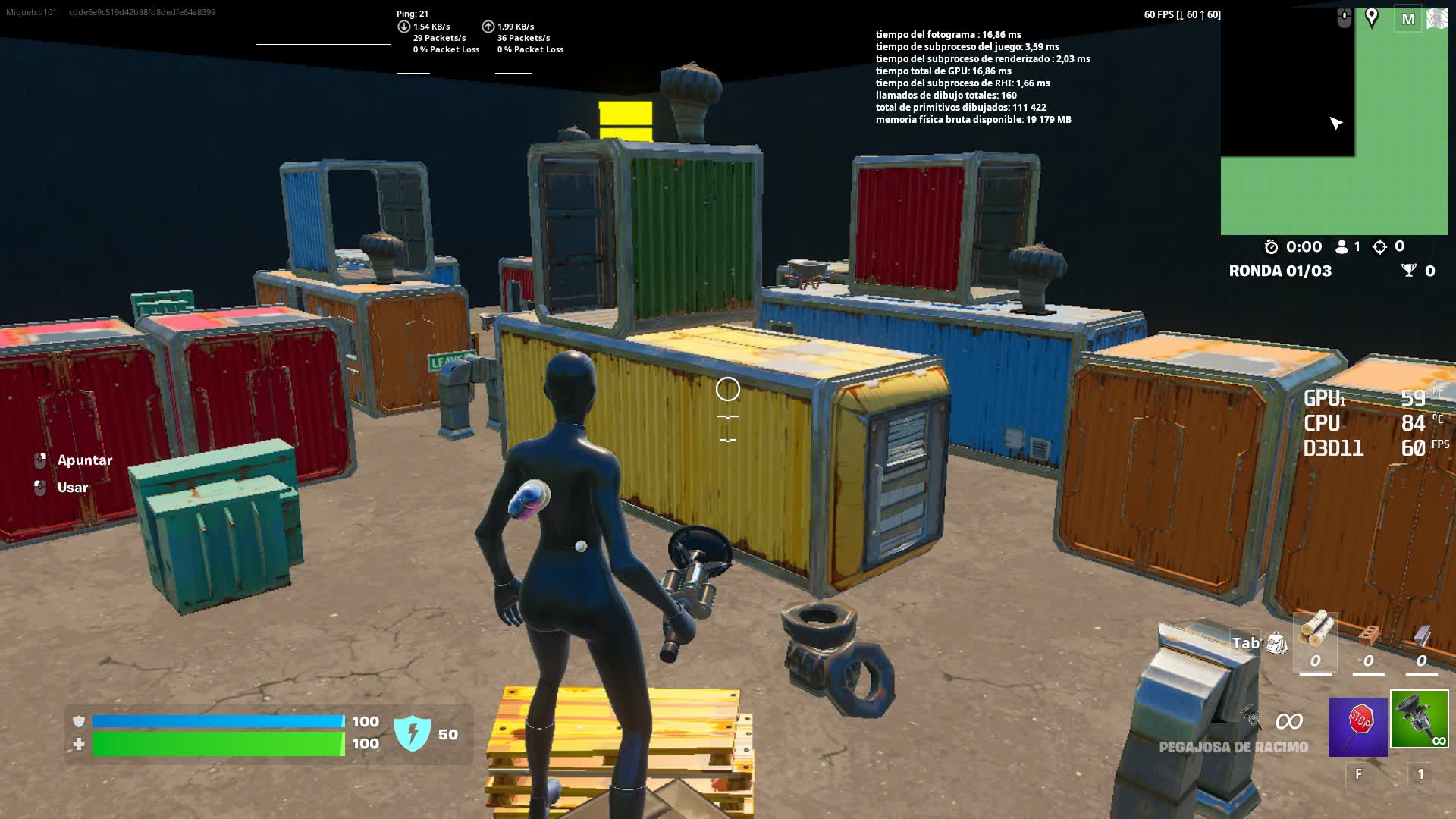Select the clinger grenade hotbar slot
The height and width of the screenshot is (819, 1456).
(1419, 719)
